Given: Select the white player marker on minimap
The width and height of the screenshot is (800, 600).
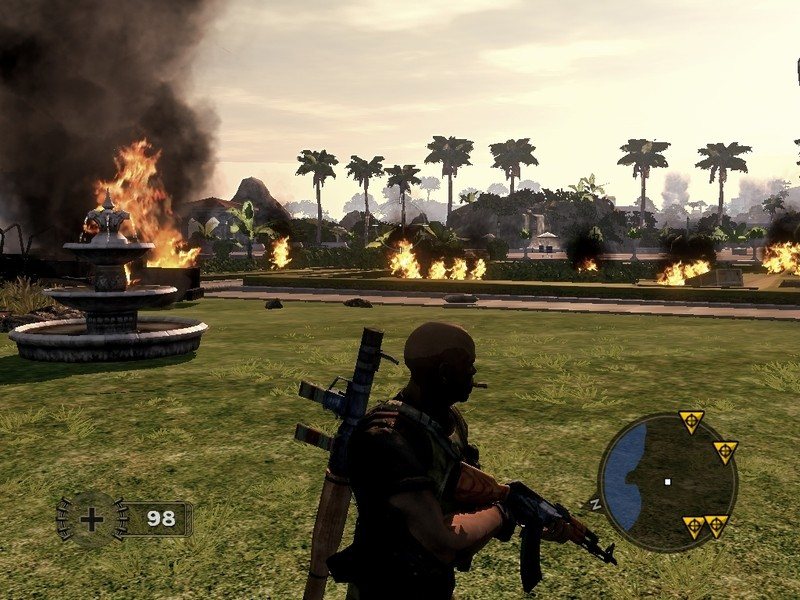Looking at the screenshot, I should coord(667,481).
